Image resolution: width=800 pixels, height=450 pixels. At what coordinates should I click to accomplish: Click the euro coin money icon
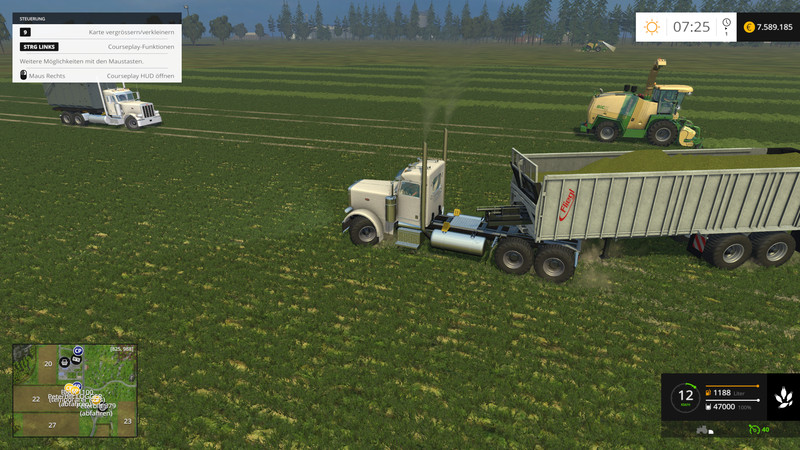pos(749,27)
